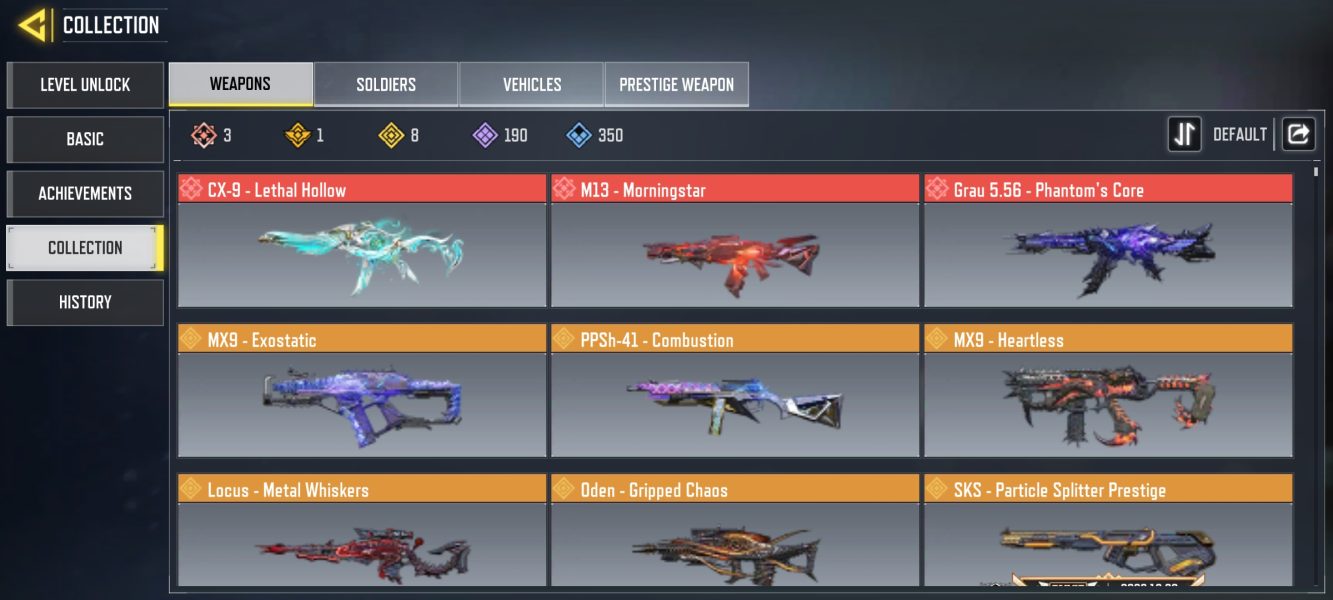Open the Basic section

tap(85, 139)
